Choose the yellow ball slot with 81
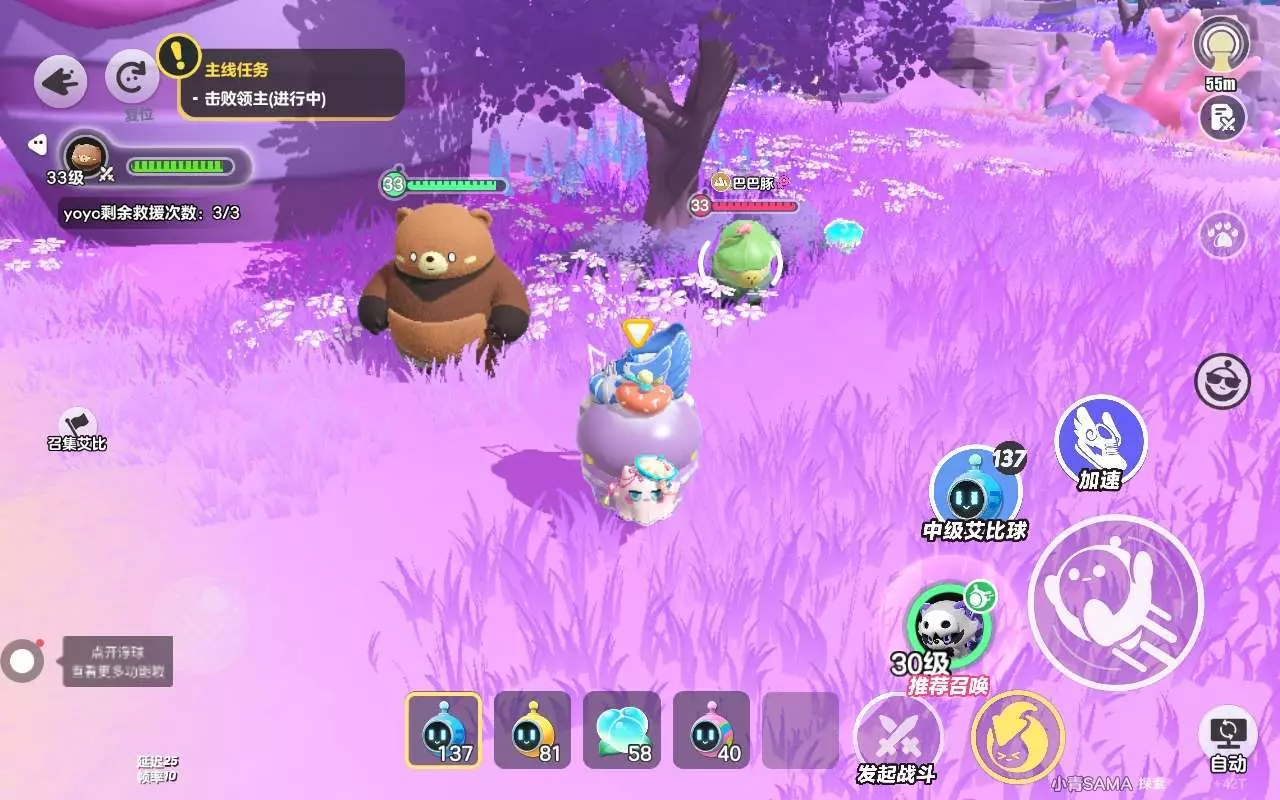This screenshot has height=800, width=1280. [x=532, y=731]
